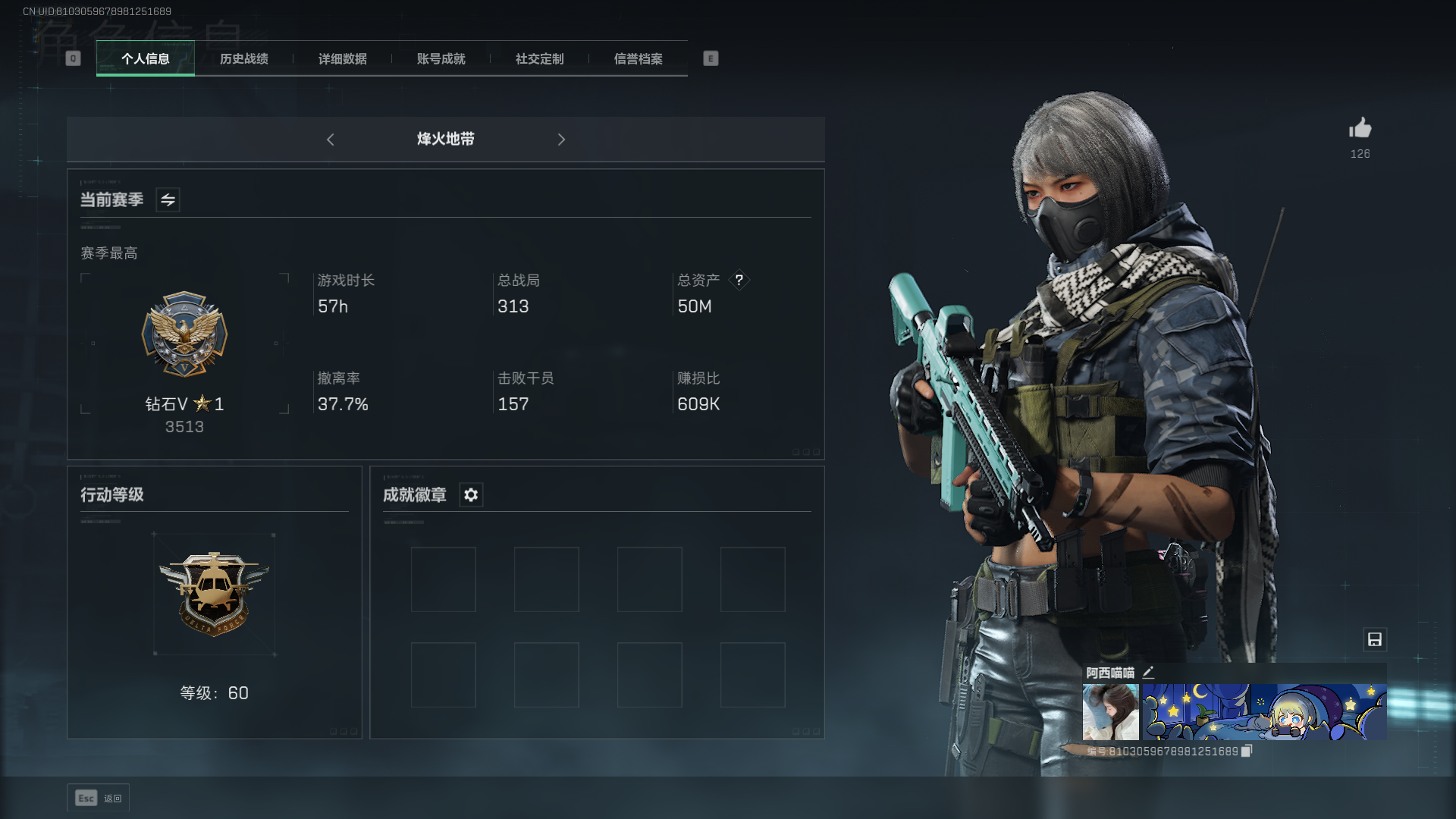Switch to the 个人信息 tab
Screen dimensions: 1456x819
coord(145,59)
